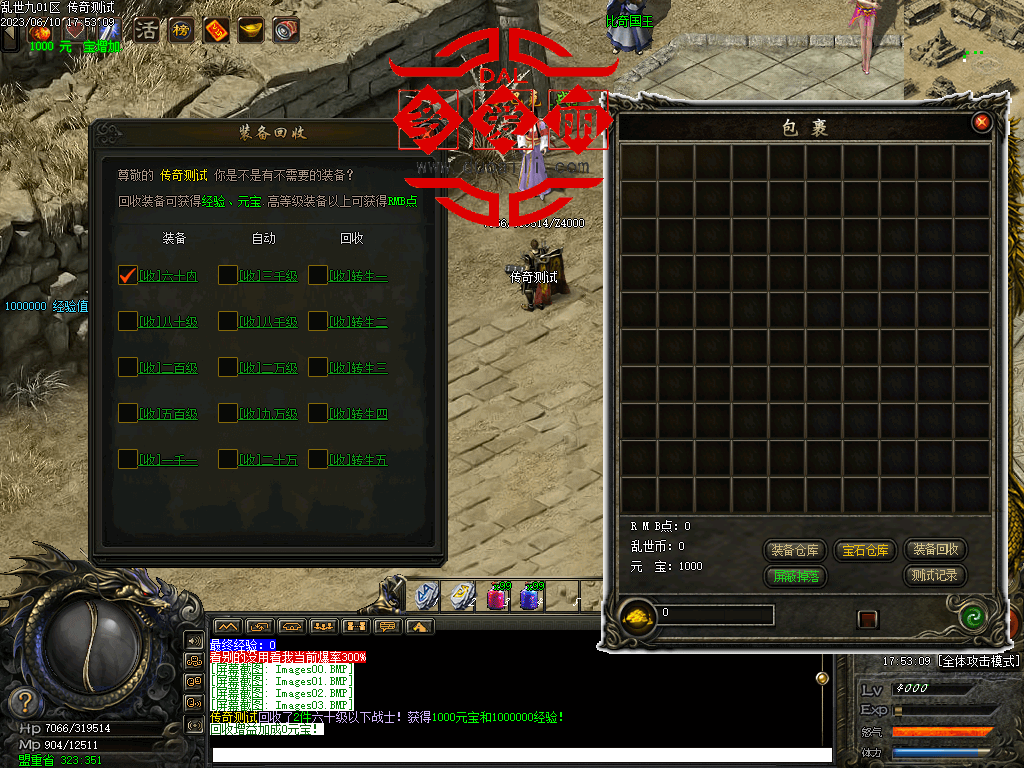
Task: Click the gold ingot icon in the bag
Action: [x=638, y=615]
